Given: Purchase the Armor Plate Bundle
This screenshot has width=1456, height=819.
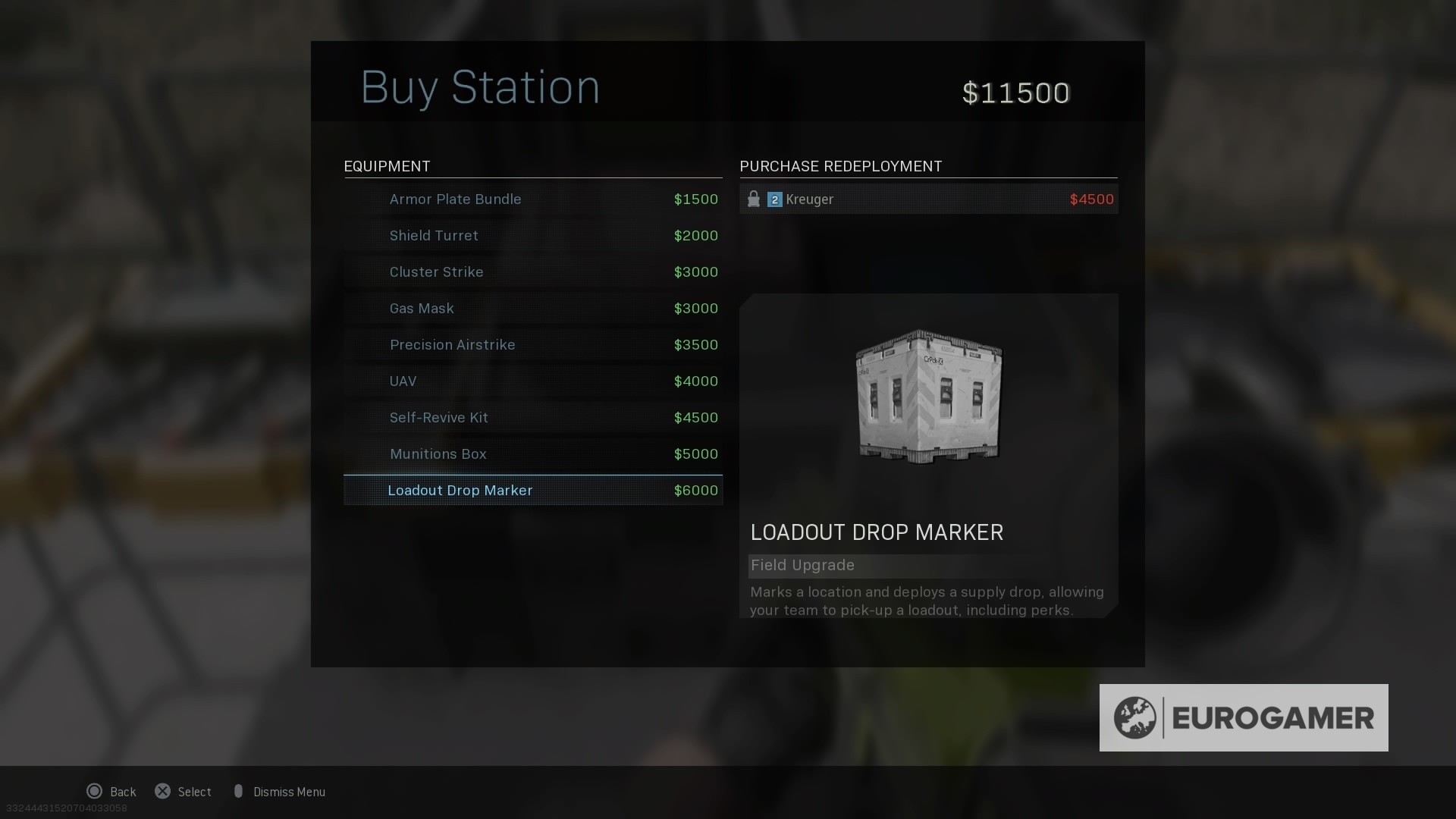Looking at the screenshot, I should point(531,199).
